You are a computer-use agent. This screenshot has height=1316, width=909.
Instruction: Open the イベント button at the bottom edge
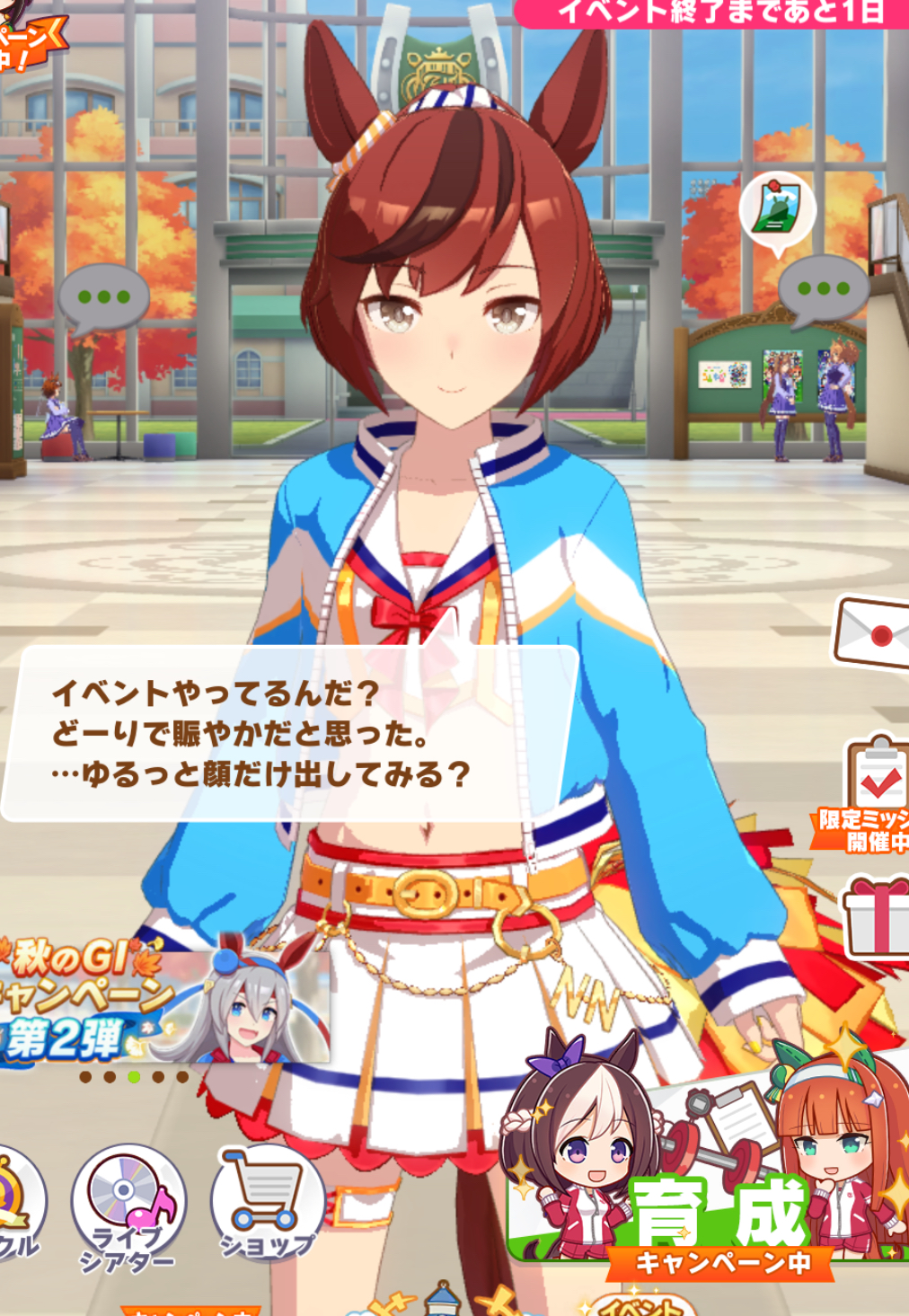coord(642,1305)
